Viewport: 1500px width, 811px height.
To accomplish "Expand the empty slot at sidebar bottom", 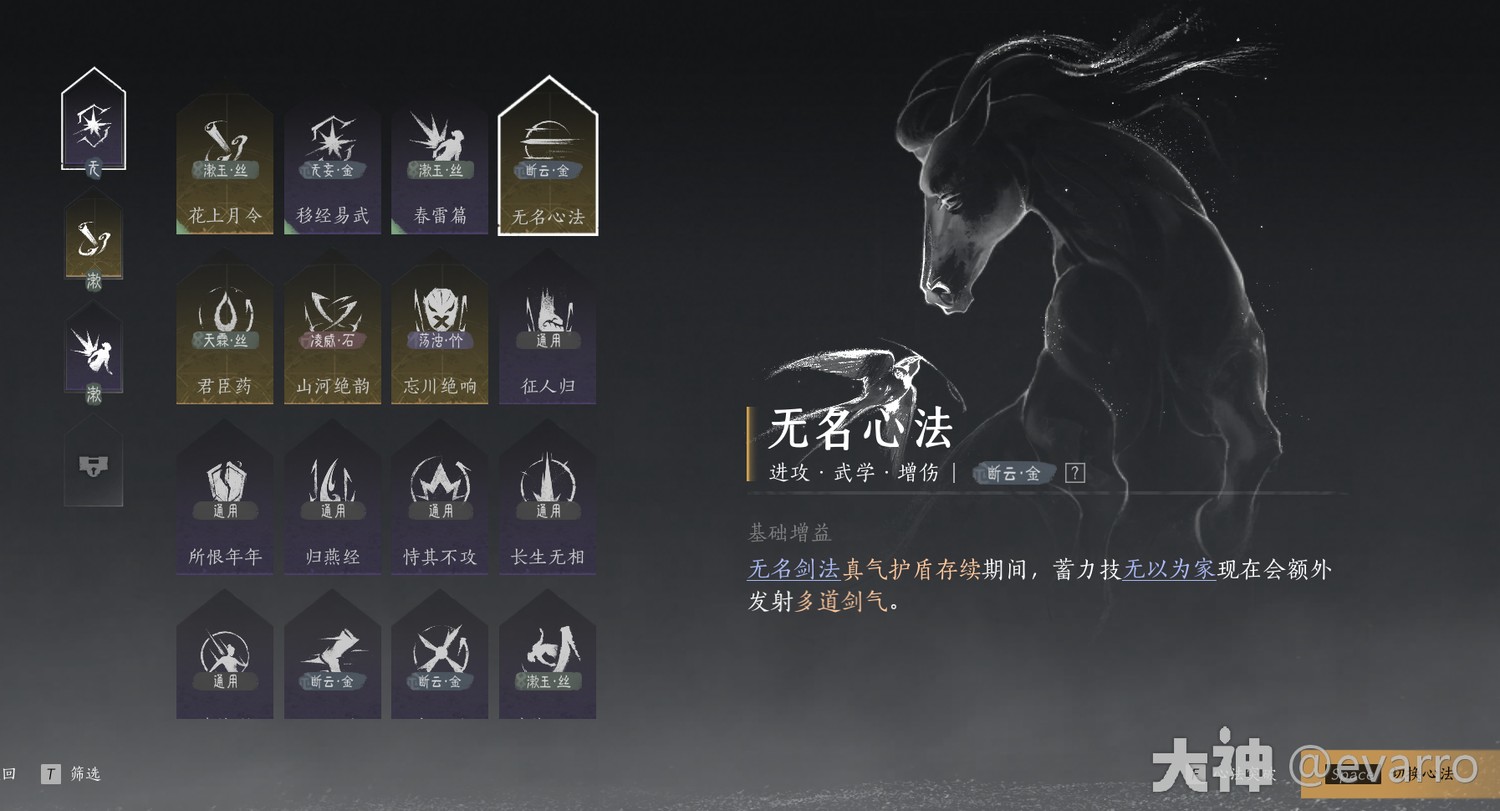I will pos(93,465).
